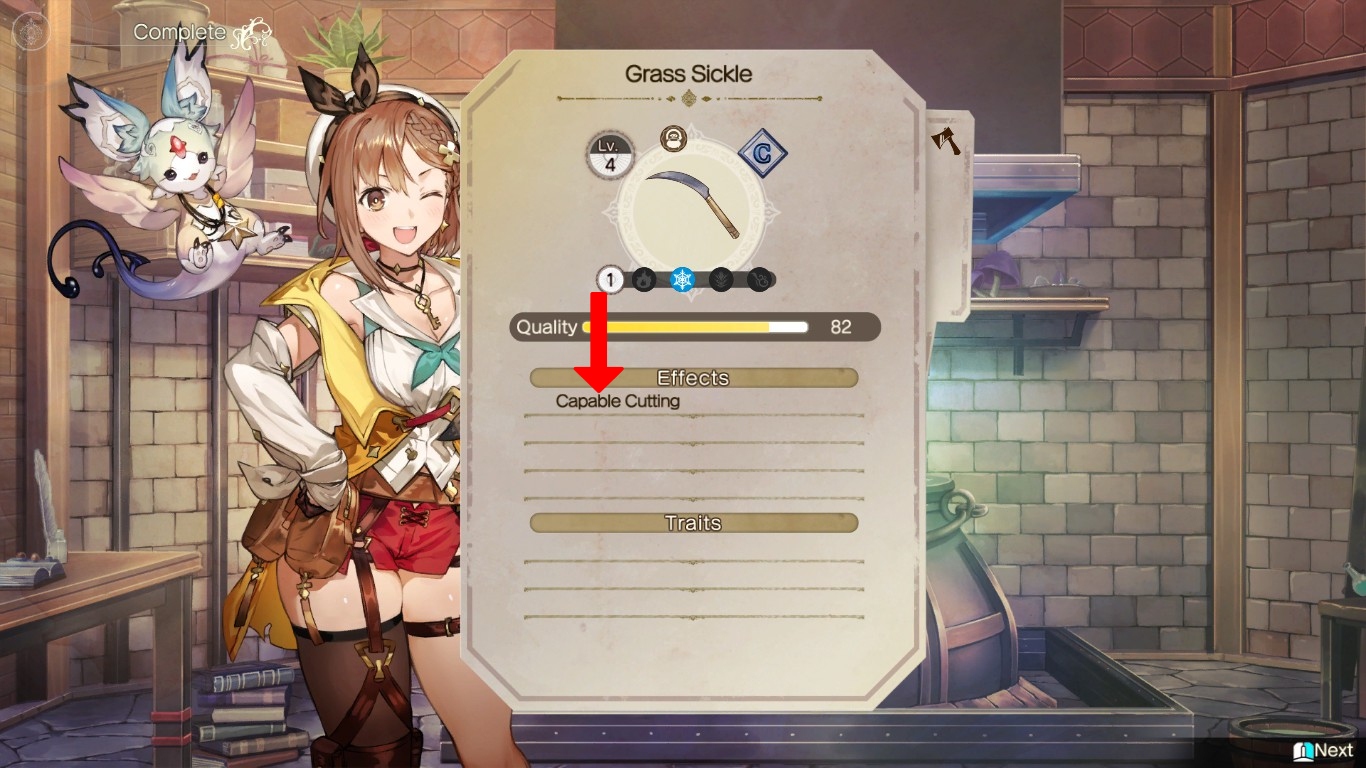Click the fire element icon below the sickle
1366x768 pixels.
click(x=642, y=280)
